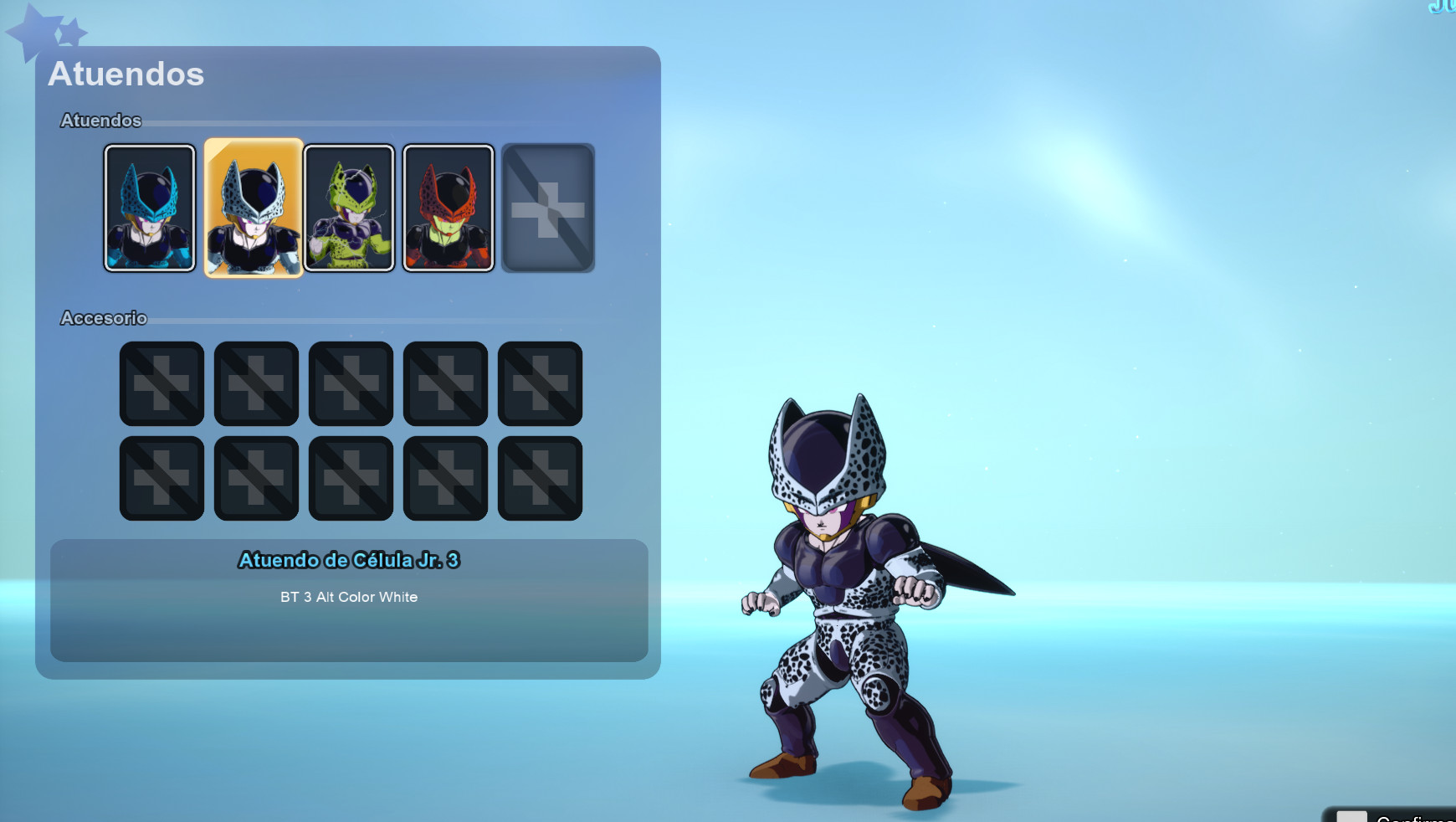Screen dimensions: 1456x822
Task: Enable the fourth accessory slot
Action: tap(444, 384)
